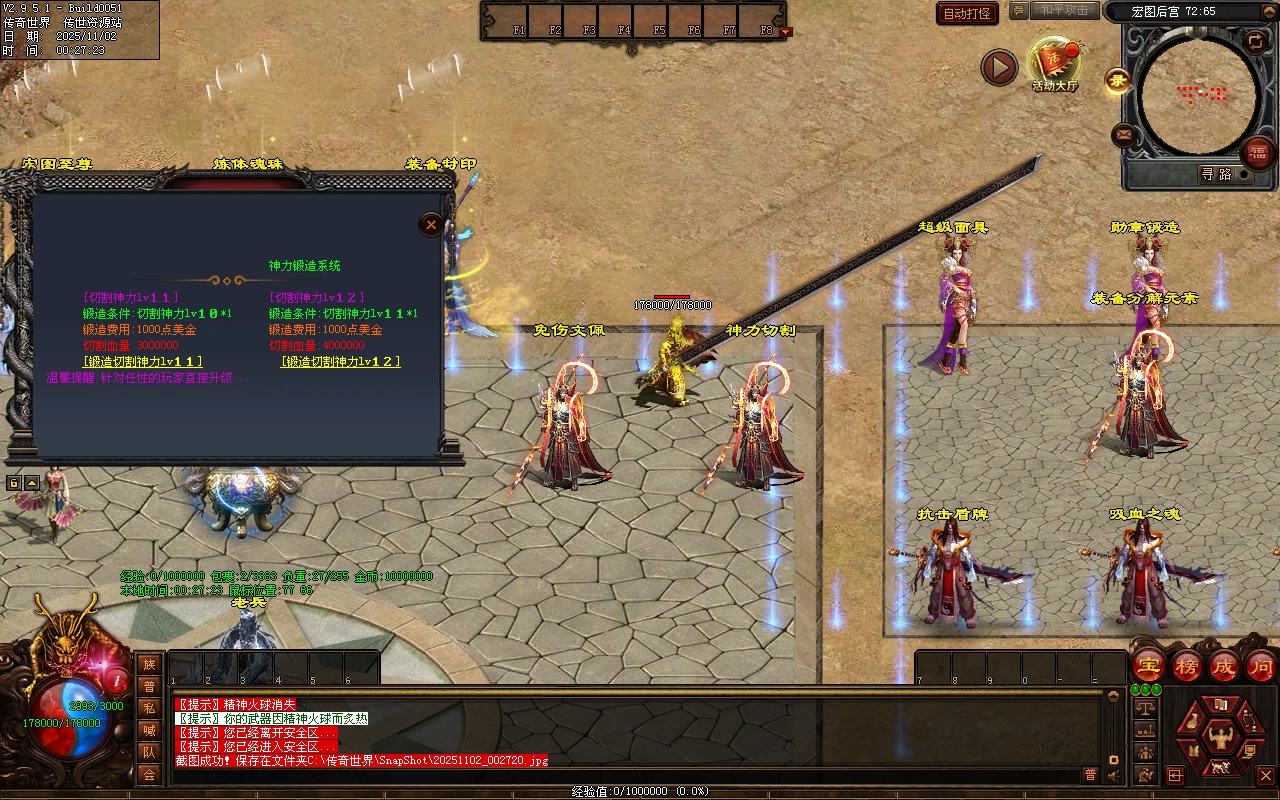Open the mail envelope icon
1280x800 pixels.
(1124, 134)
